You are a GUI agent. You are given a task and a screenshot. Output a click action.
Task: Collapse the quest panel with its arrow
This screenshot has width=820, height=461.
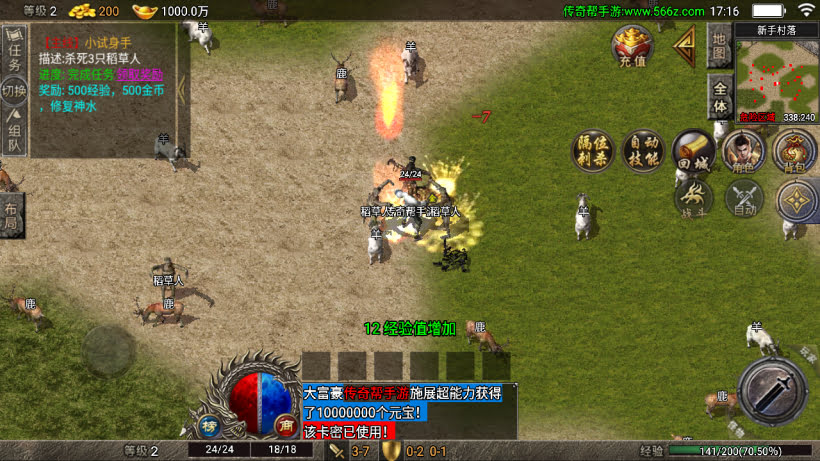(182, 90)
